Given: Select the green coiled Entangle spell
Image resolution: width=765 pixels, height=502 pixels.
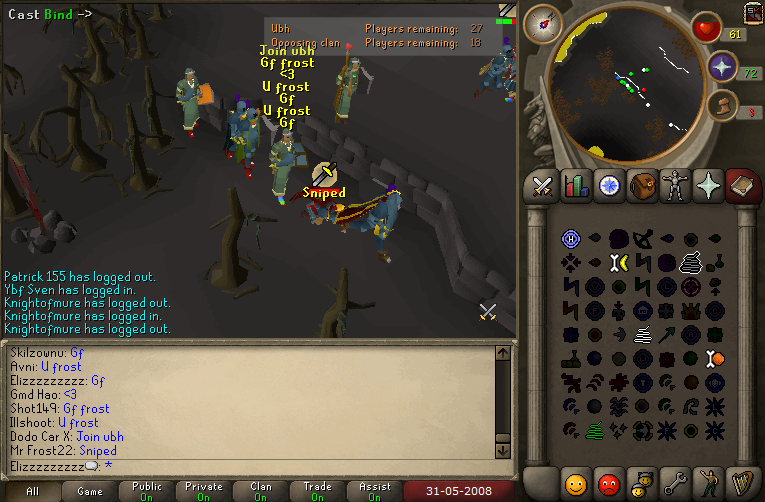Looking at the screenshot, I should 595,430.
